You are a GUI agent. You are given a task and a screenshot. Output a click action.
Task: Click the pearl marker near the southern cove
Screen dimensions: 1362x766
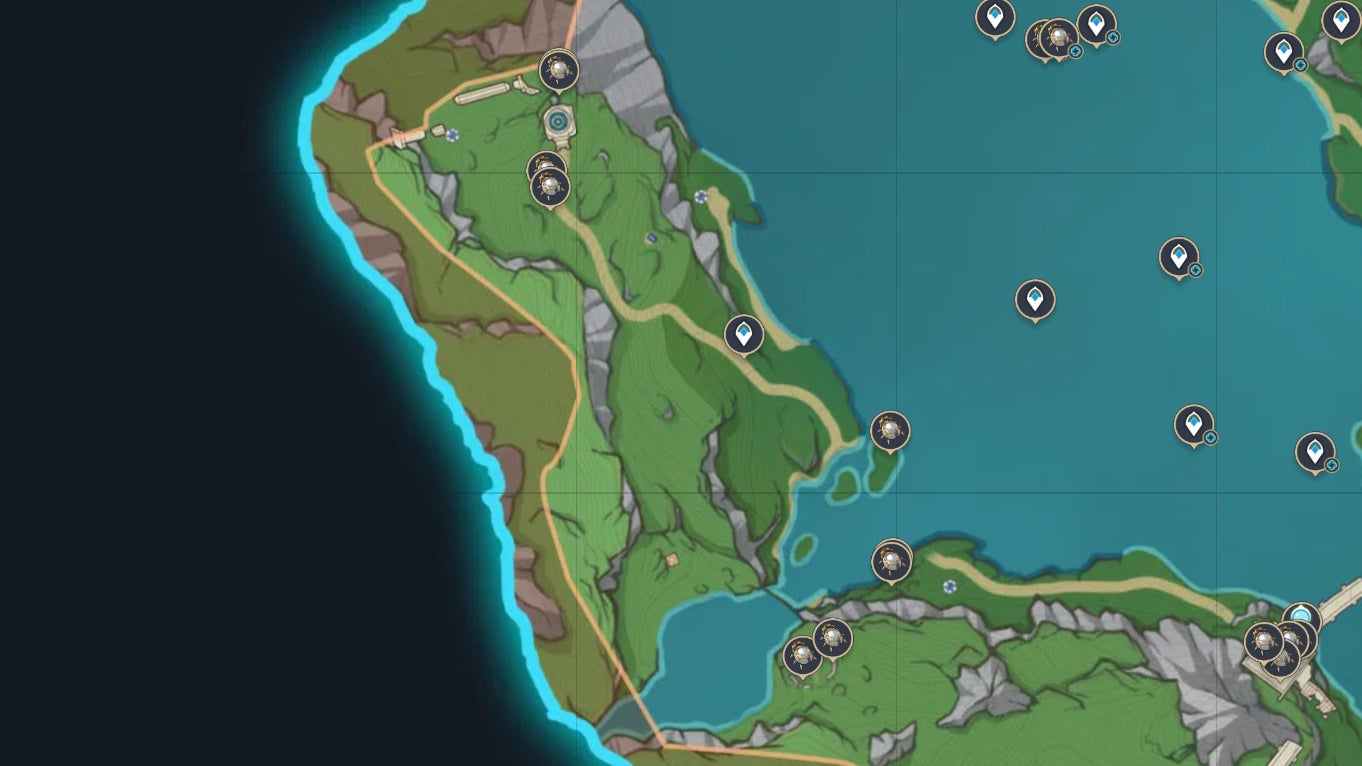[890, 560]
